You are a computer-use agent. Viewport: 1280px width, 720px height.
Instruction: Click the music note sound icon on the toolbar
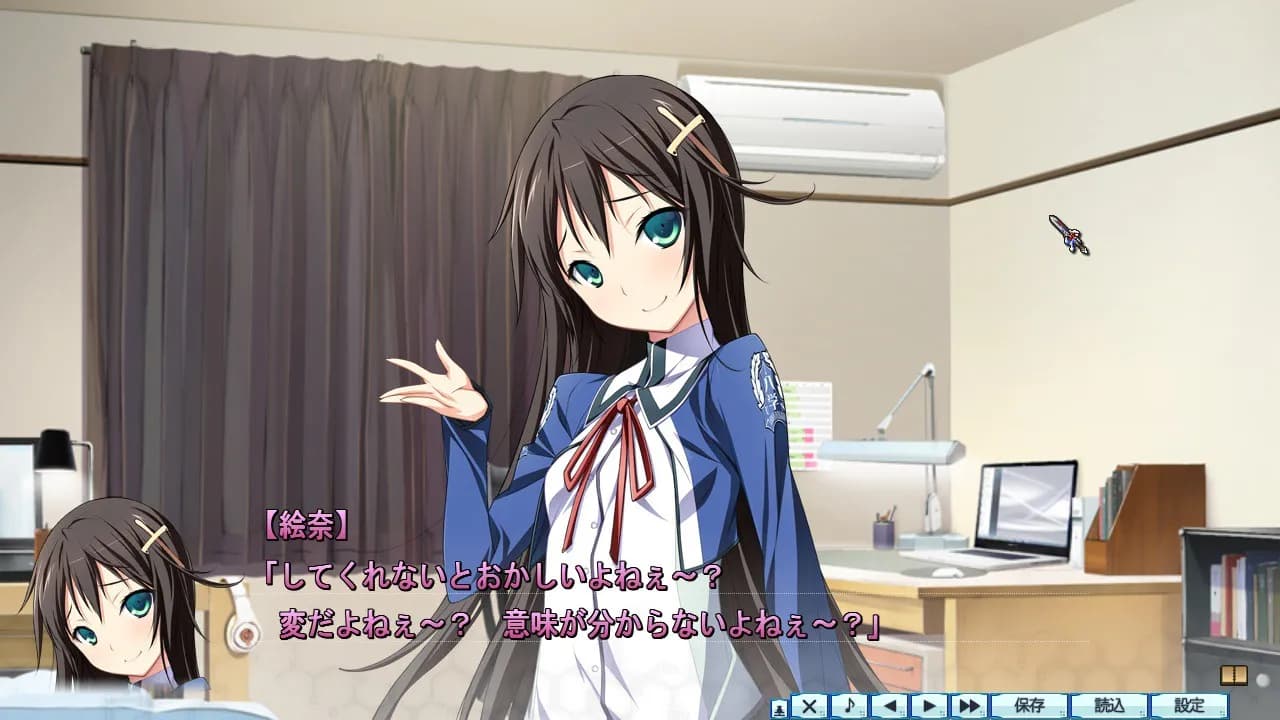tap(849, 708)
